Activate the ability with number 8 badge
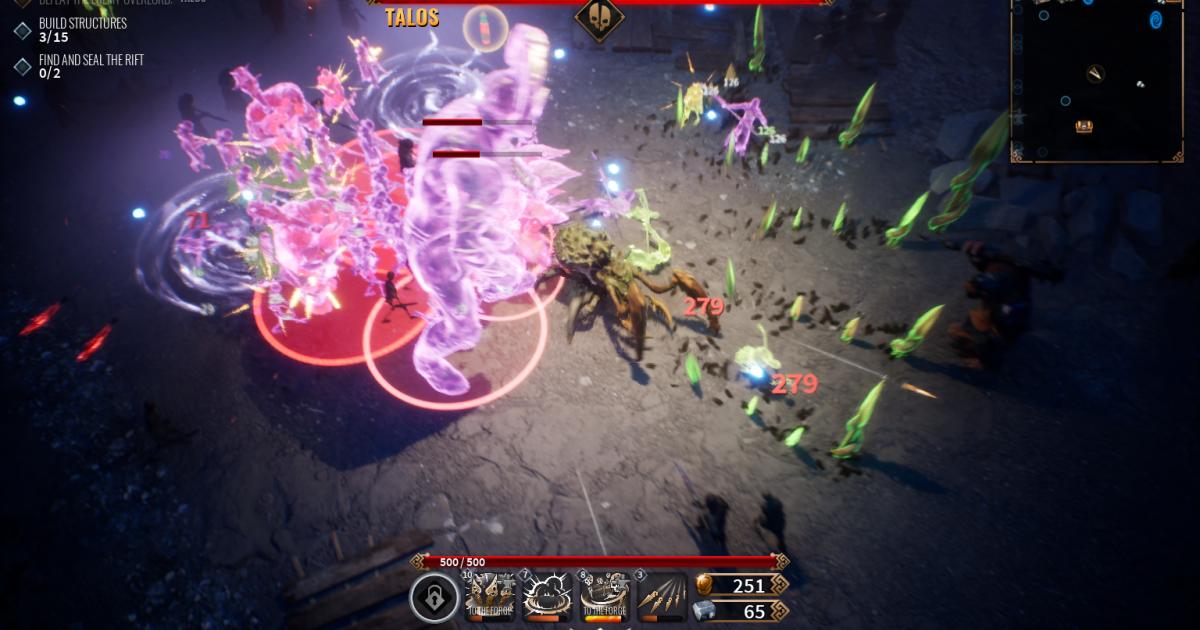Viewport: 1200px width, 630px height. pyautogui.click(x=604, y=597)
